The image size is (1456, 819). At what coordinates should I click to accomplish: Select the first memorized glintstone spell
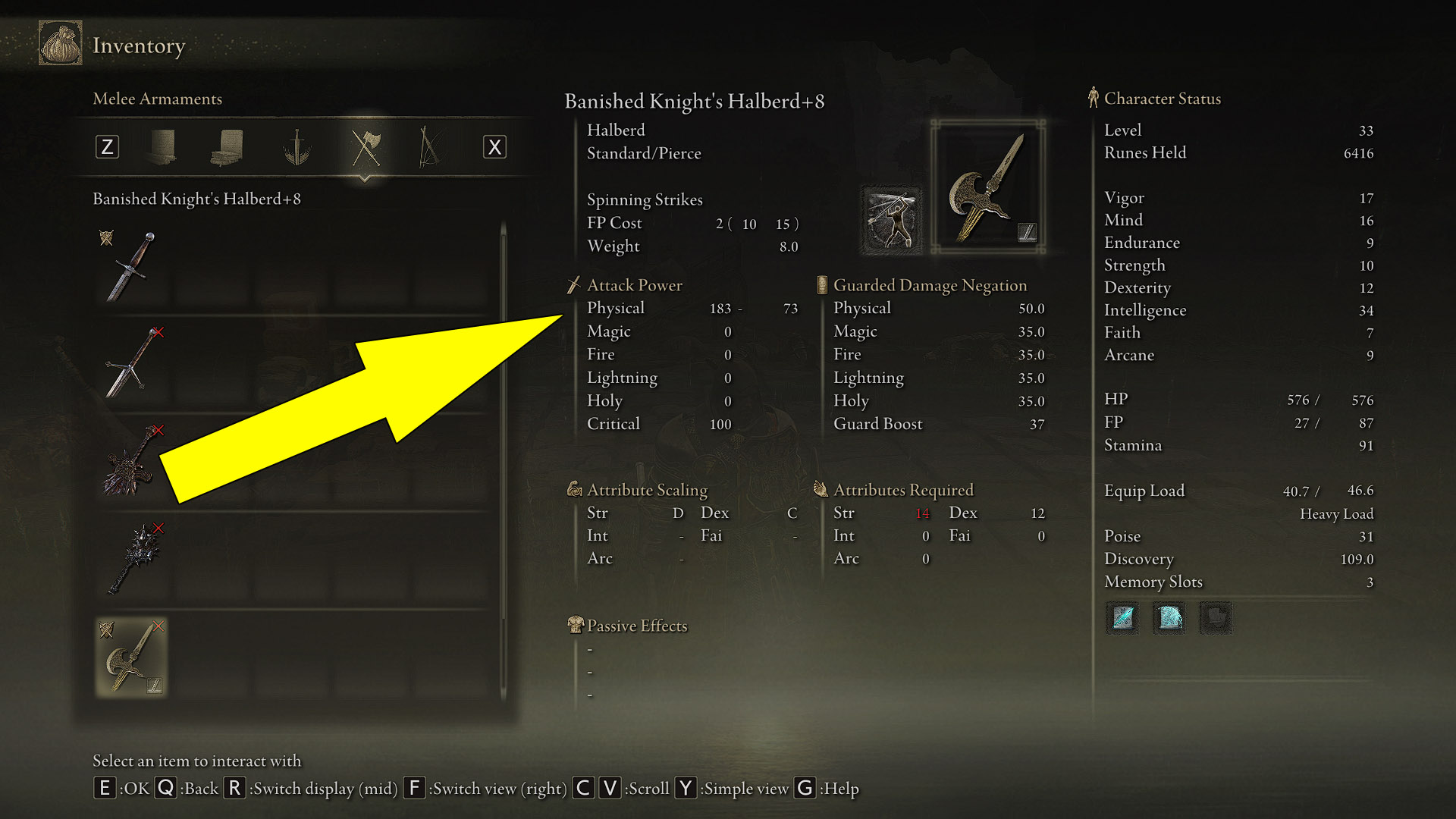pos(1123,618)
